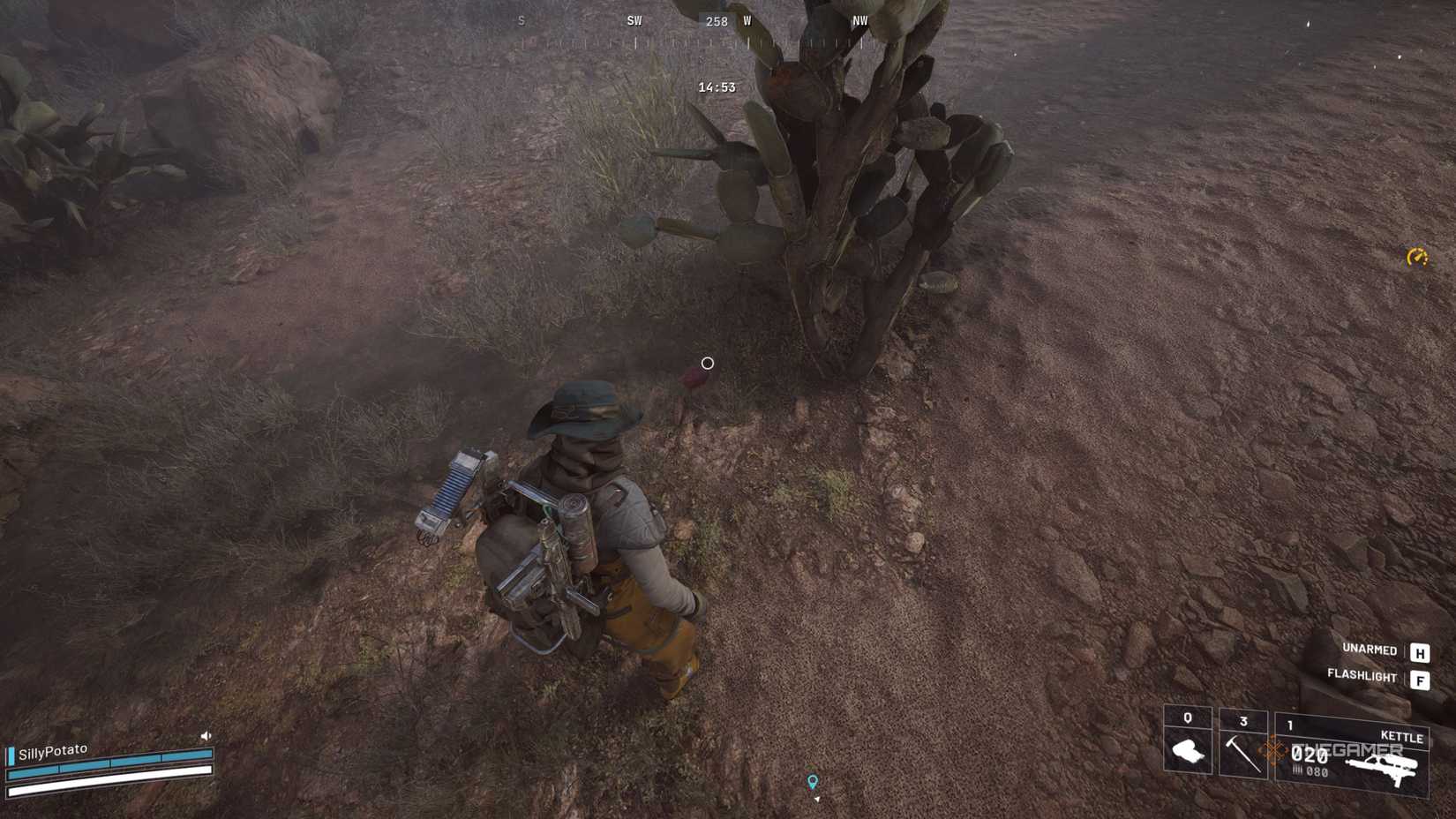Toggle Unarmed mode via its label

tap(1370, 650)
